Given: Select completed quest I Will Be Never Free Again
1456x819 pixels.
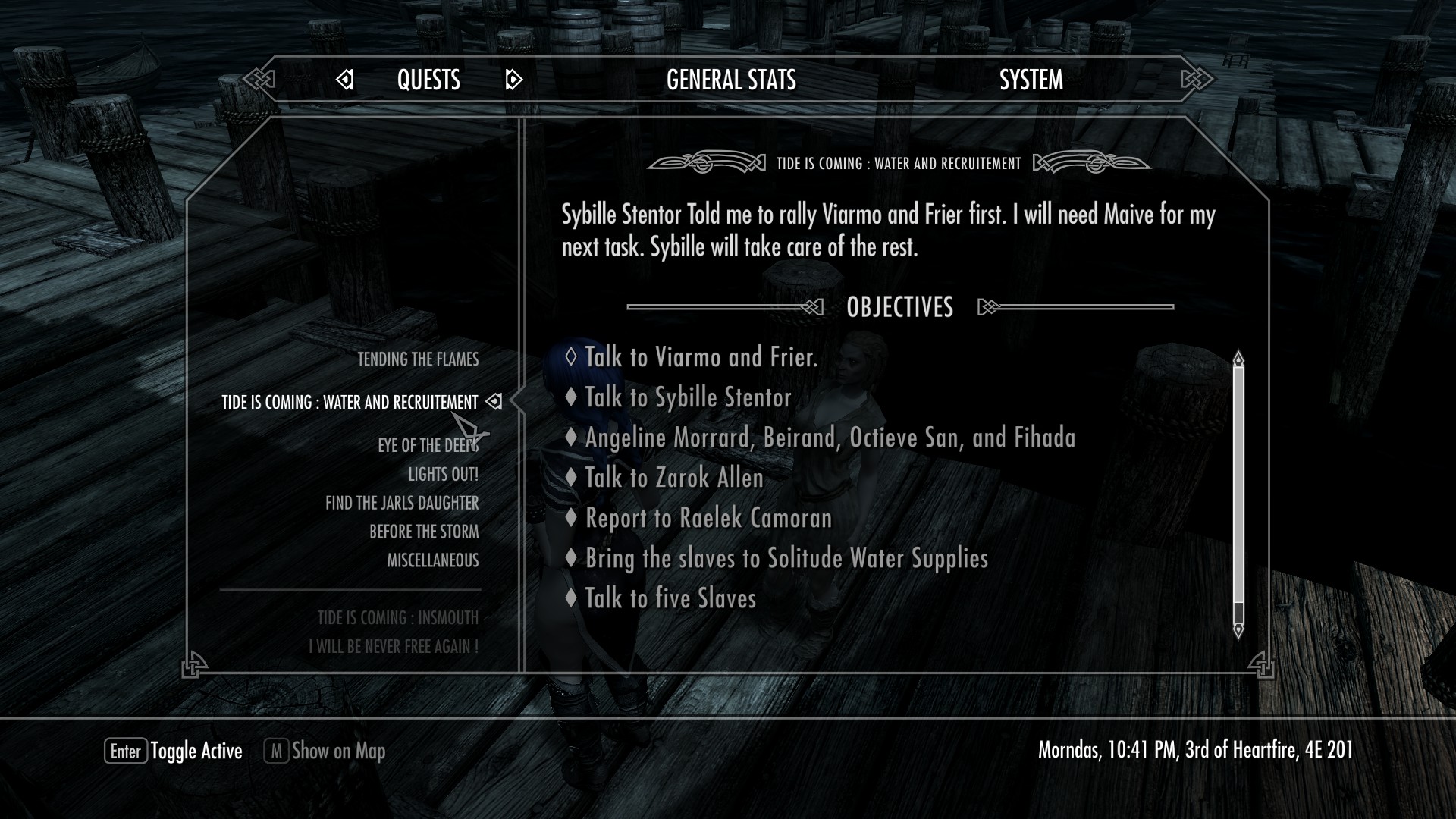Looking at the screenshot, I should pos(393,647).
